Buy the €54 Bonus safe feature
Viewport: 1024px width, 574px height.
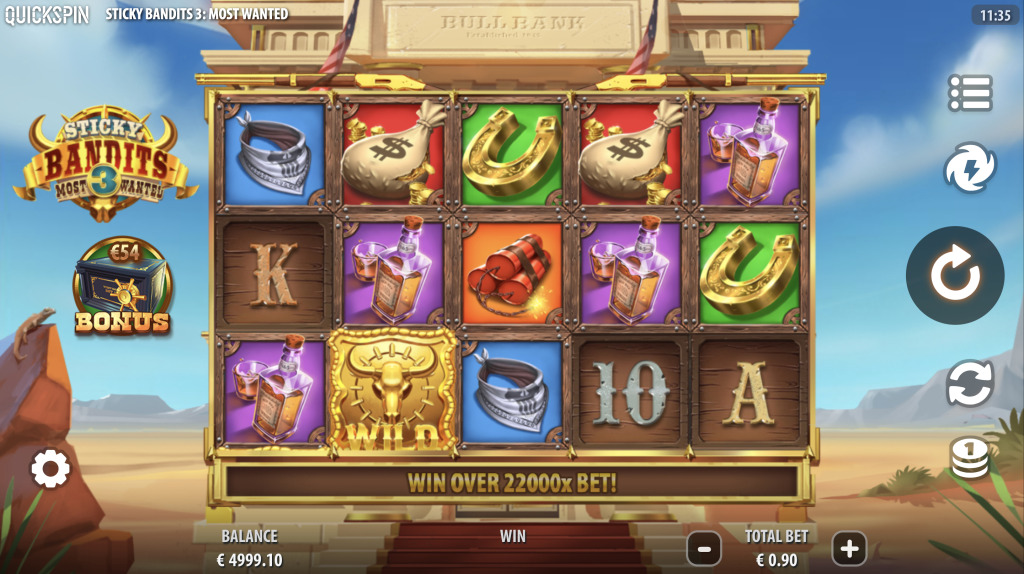coord(122,288)
